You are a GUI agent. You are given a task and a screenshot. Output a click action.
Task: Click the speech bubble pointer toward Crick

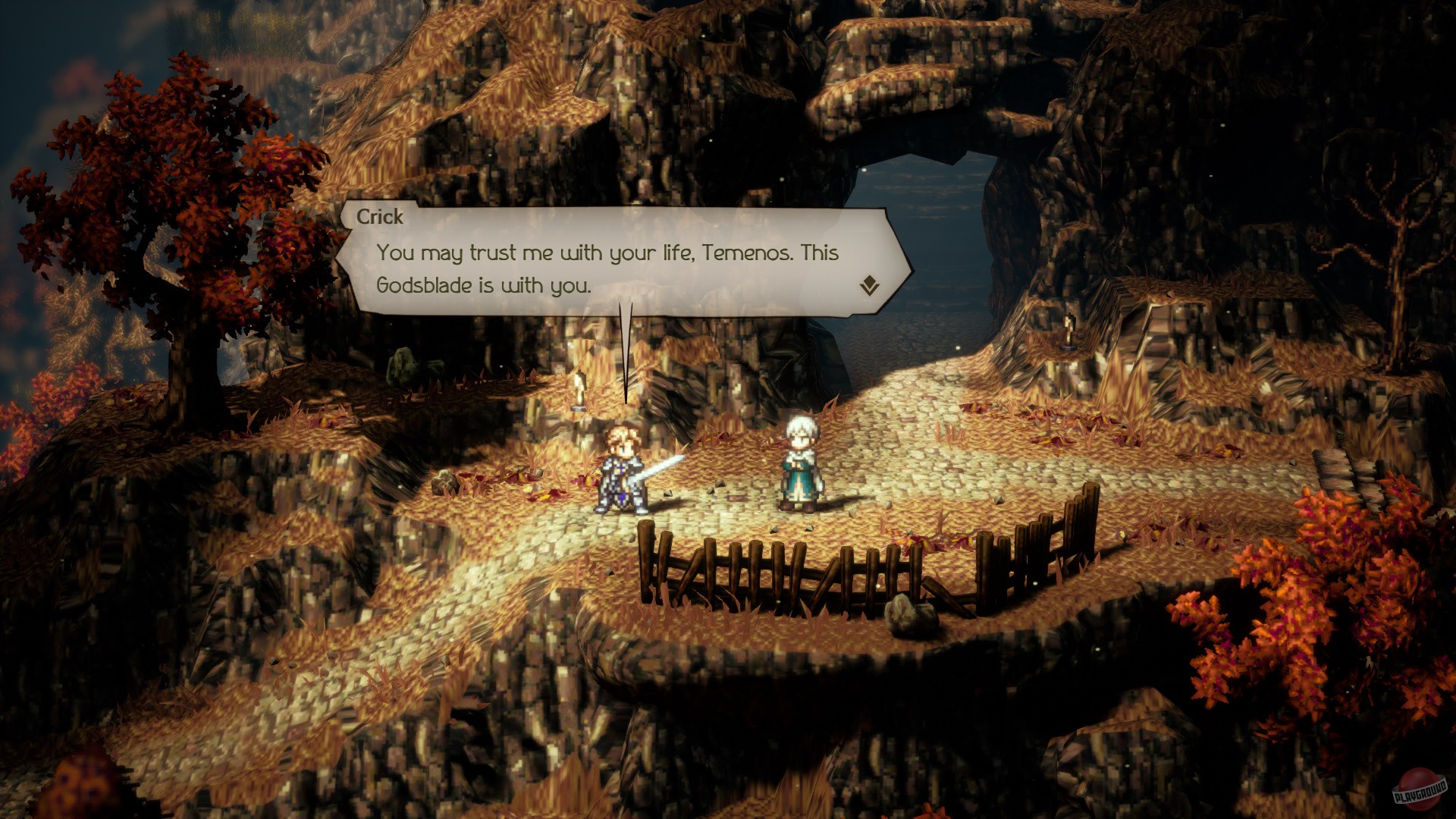[626, 356]
